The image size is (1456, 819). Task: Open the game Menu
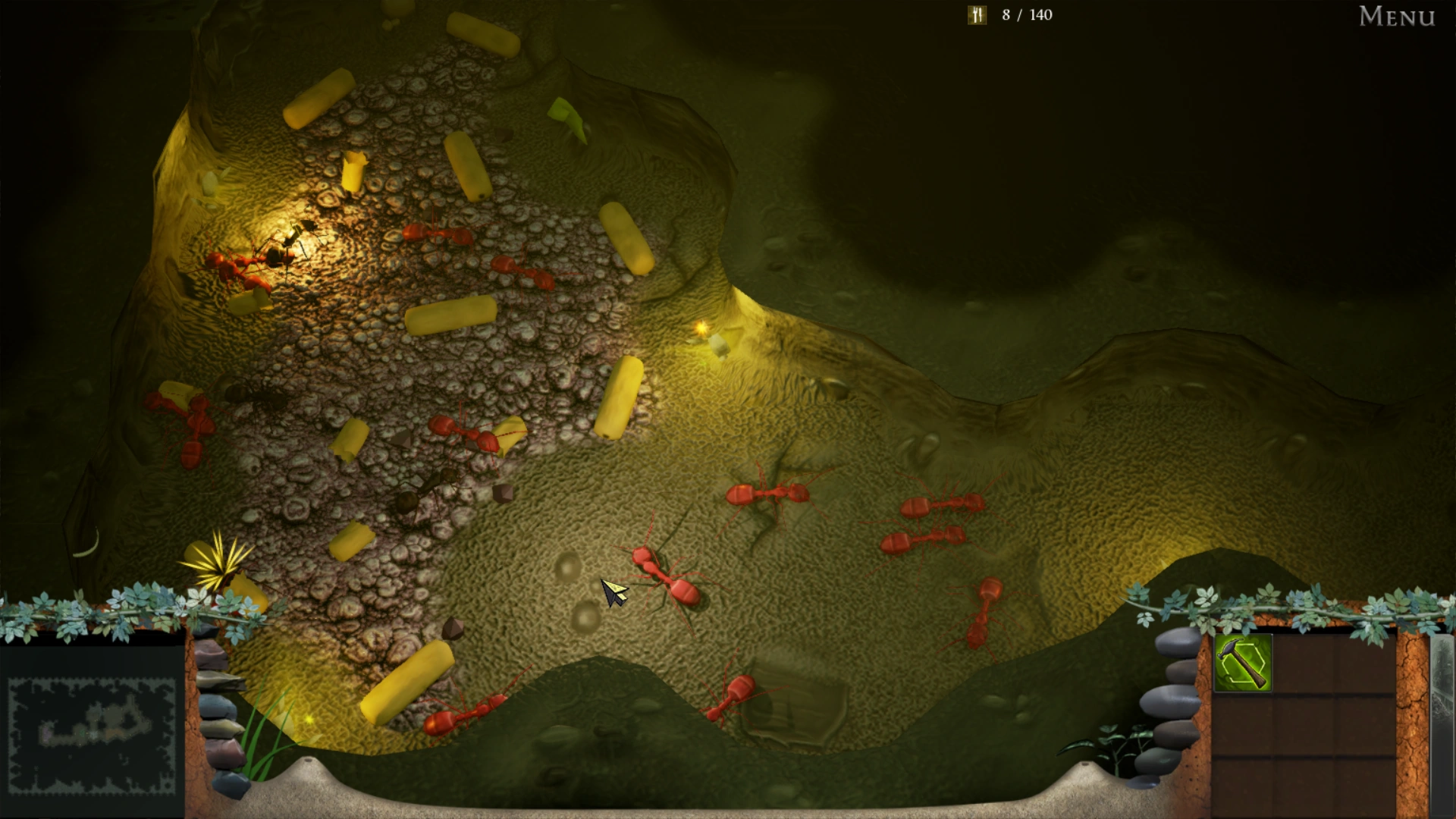click(1395, 17)
